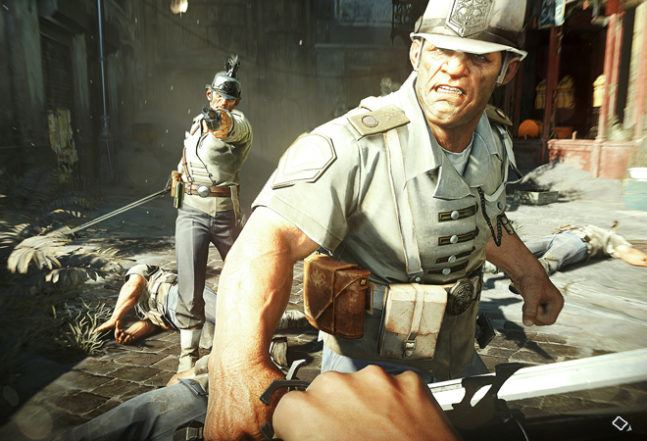This screenshot has width=647, height=441.
Task: Click the diamond-shaped icon in the corner
Action: click(x=621, y=423)
